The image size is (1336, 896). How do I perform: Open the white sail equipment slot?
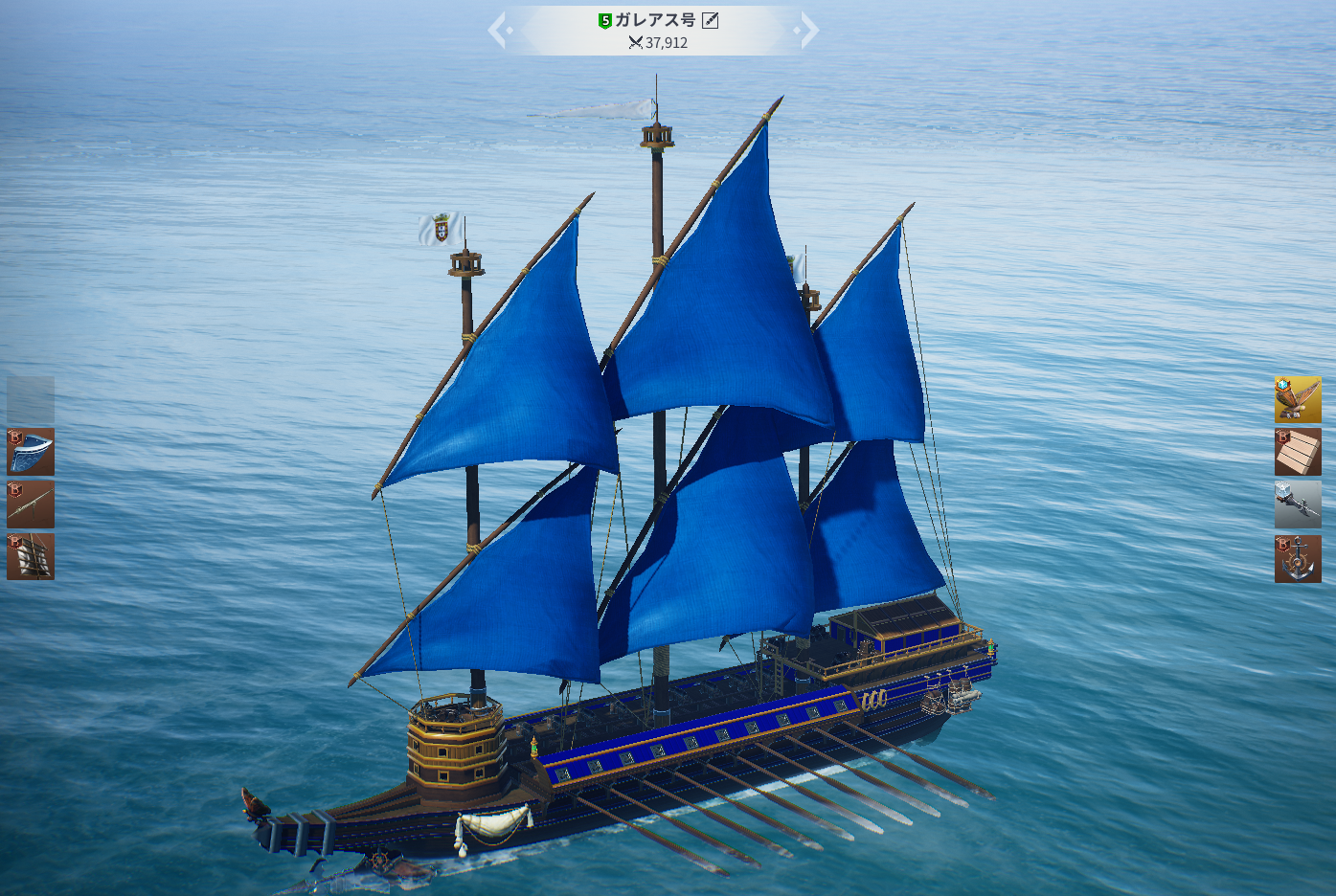coord(31,556)
